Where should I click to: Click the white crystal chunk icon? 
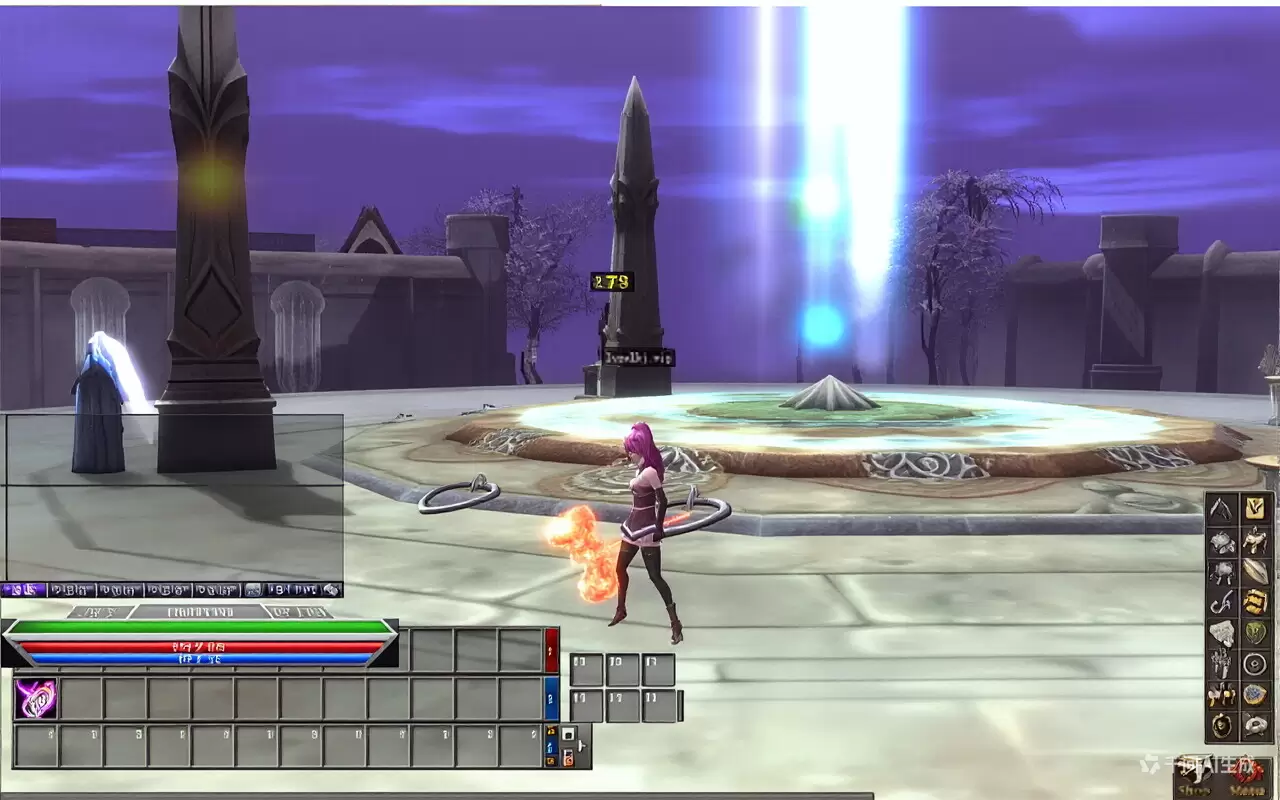[x=1221, y=634]
